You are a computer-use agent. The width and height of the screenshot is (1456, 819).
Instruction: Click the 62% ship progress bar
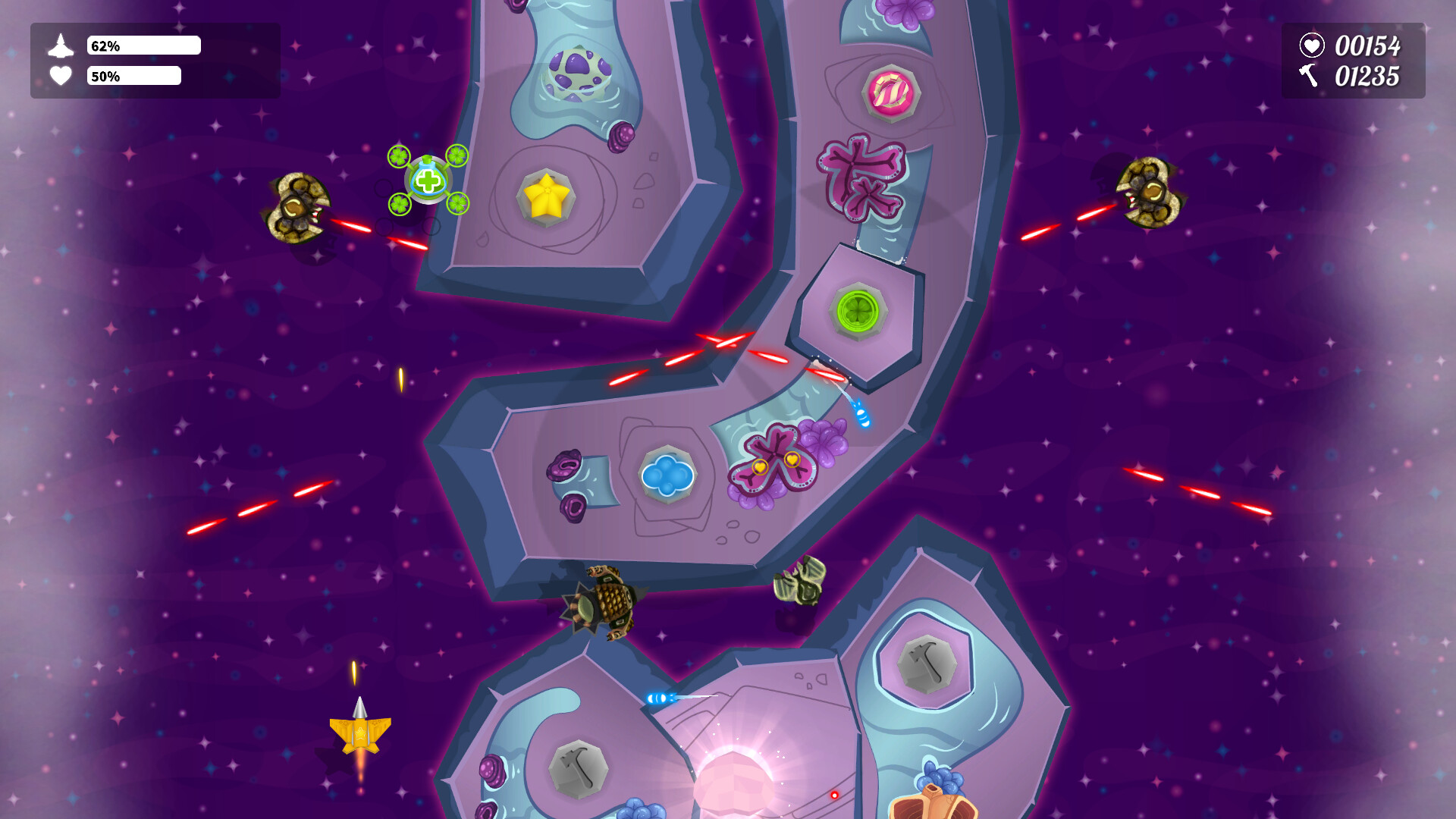[x=144, y=45]
